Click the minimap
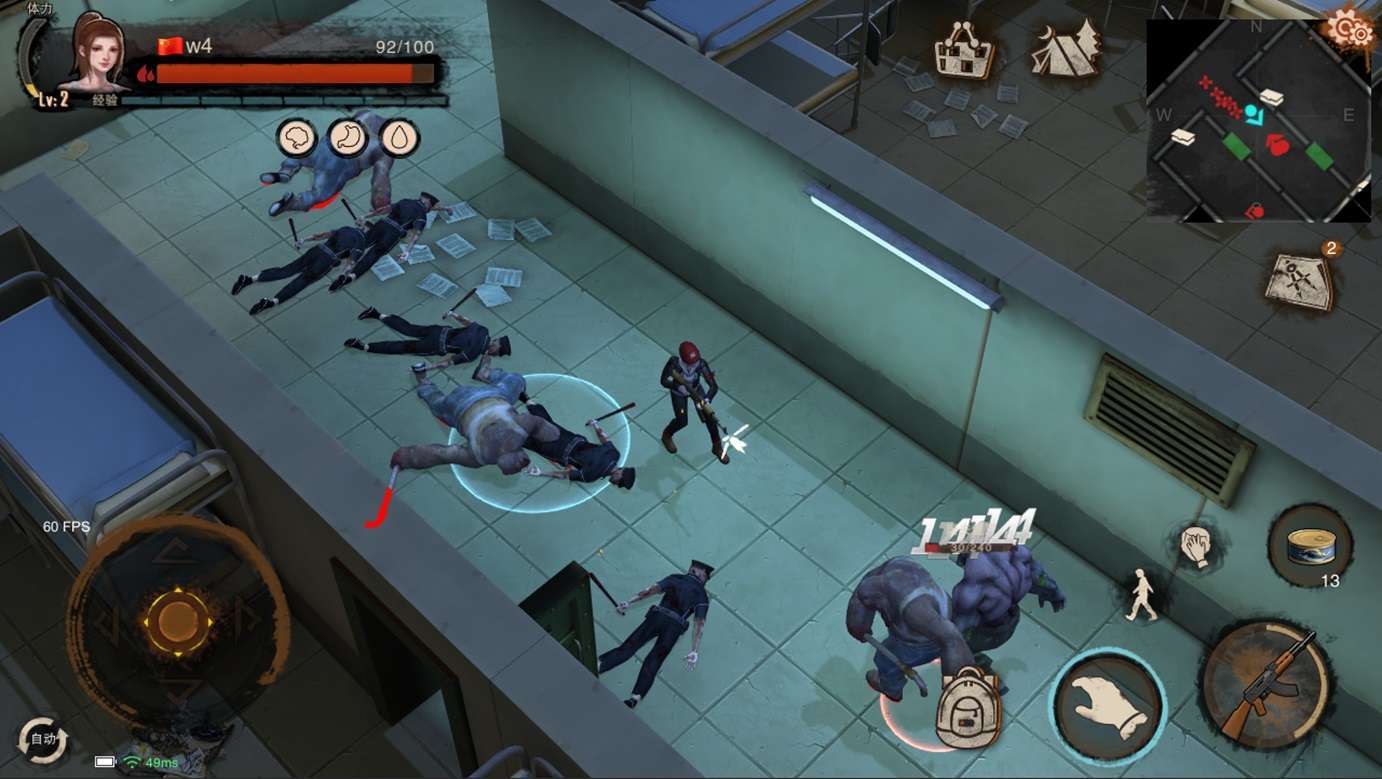 click(1258, 120)
